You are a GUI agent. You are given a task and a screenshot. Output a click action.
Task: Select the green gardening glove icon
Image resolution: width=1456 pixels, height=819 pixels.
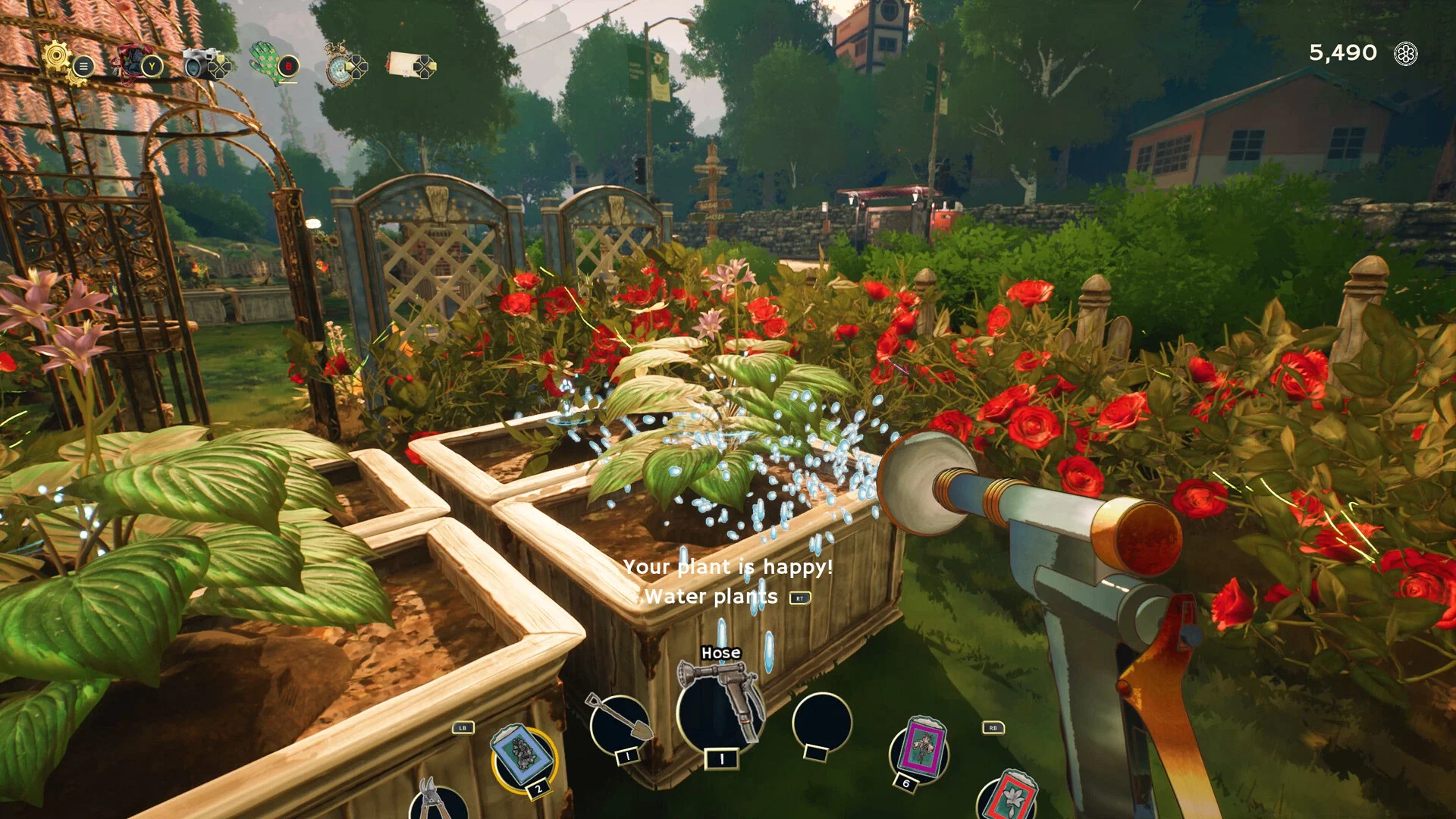coord(266,62)
